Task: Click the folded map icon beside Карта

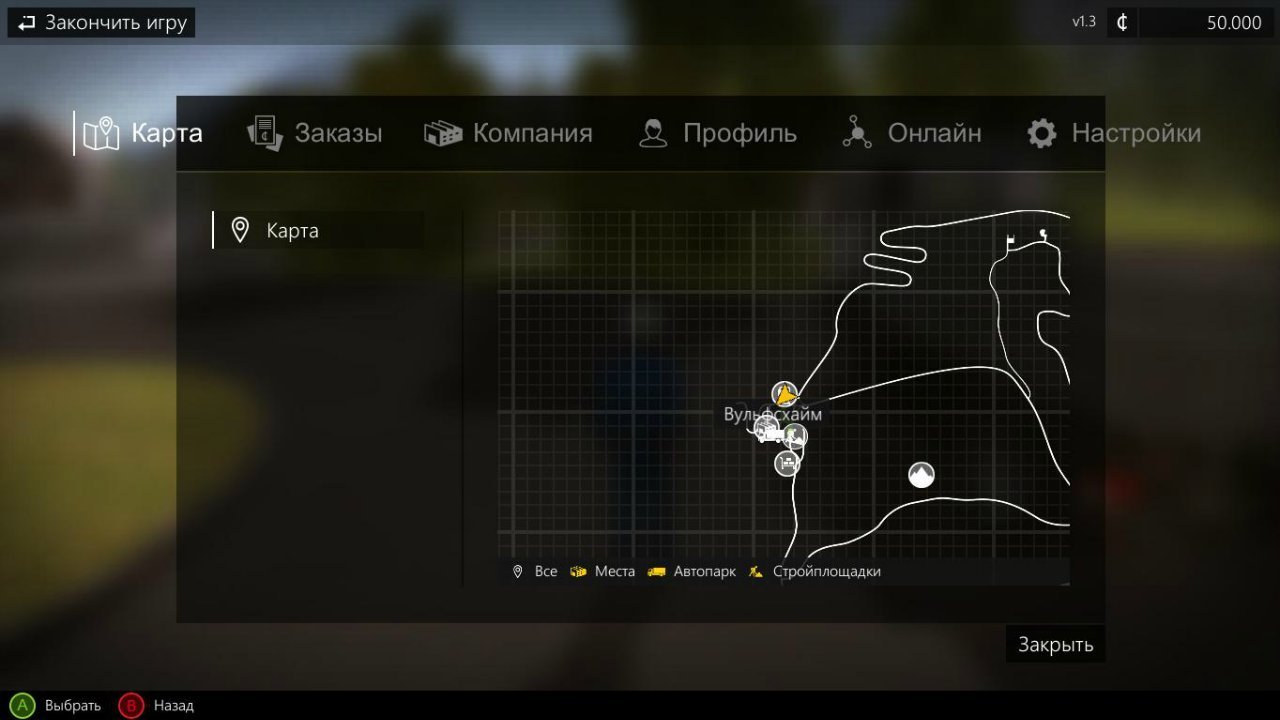Action: pos(100,132)
